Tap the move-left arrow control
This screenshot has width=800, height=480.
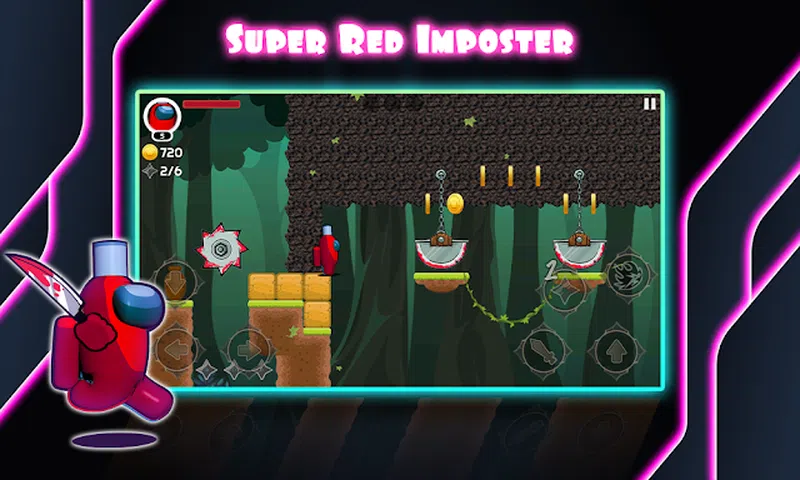(x=177, y=349)
